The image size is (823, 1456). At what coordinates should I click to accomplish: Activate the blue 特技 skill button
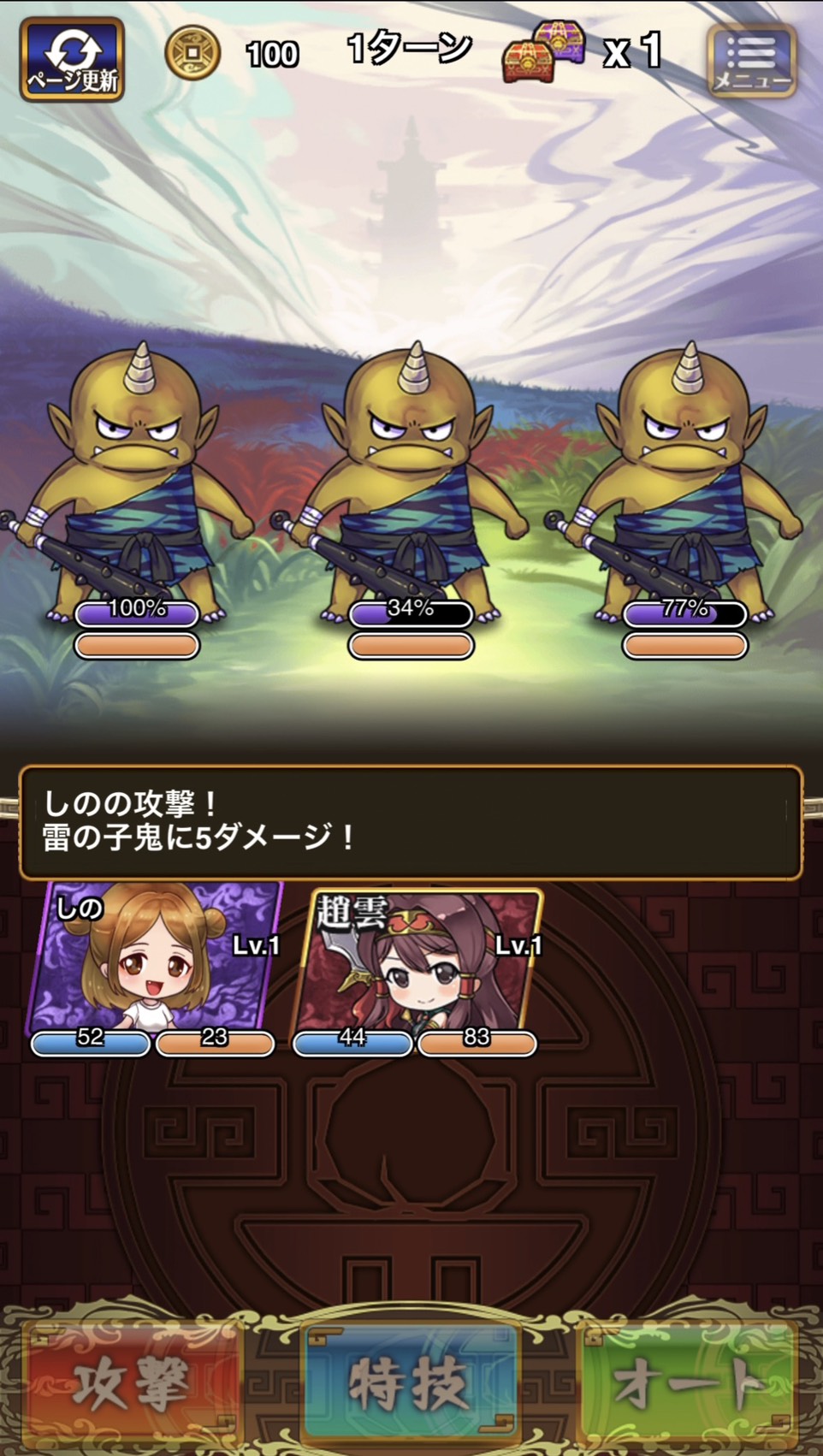[411, 1382]
